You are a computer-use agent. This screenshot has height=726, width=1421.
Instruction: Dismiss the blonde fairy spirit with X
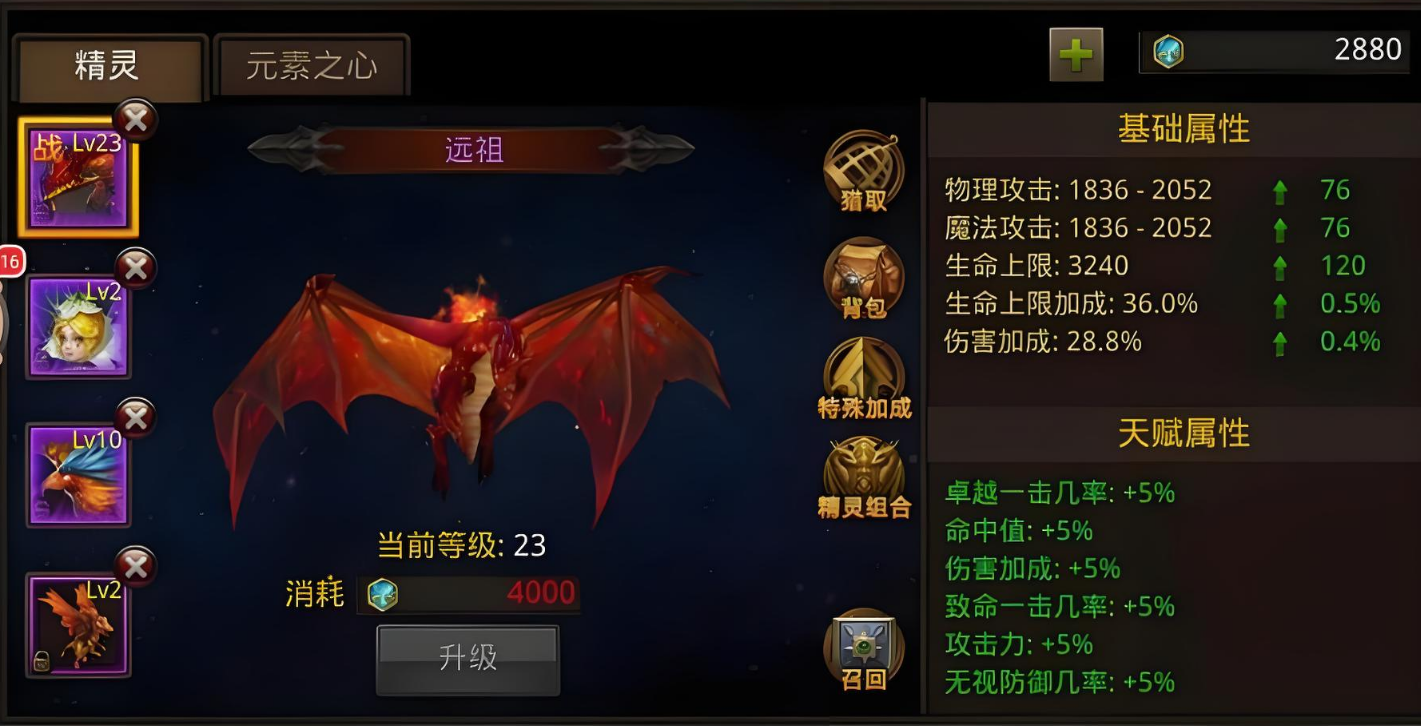pos(136,268)
